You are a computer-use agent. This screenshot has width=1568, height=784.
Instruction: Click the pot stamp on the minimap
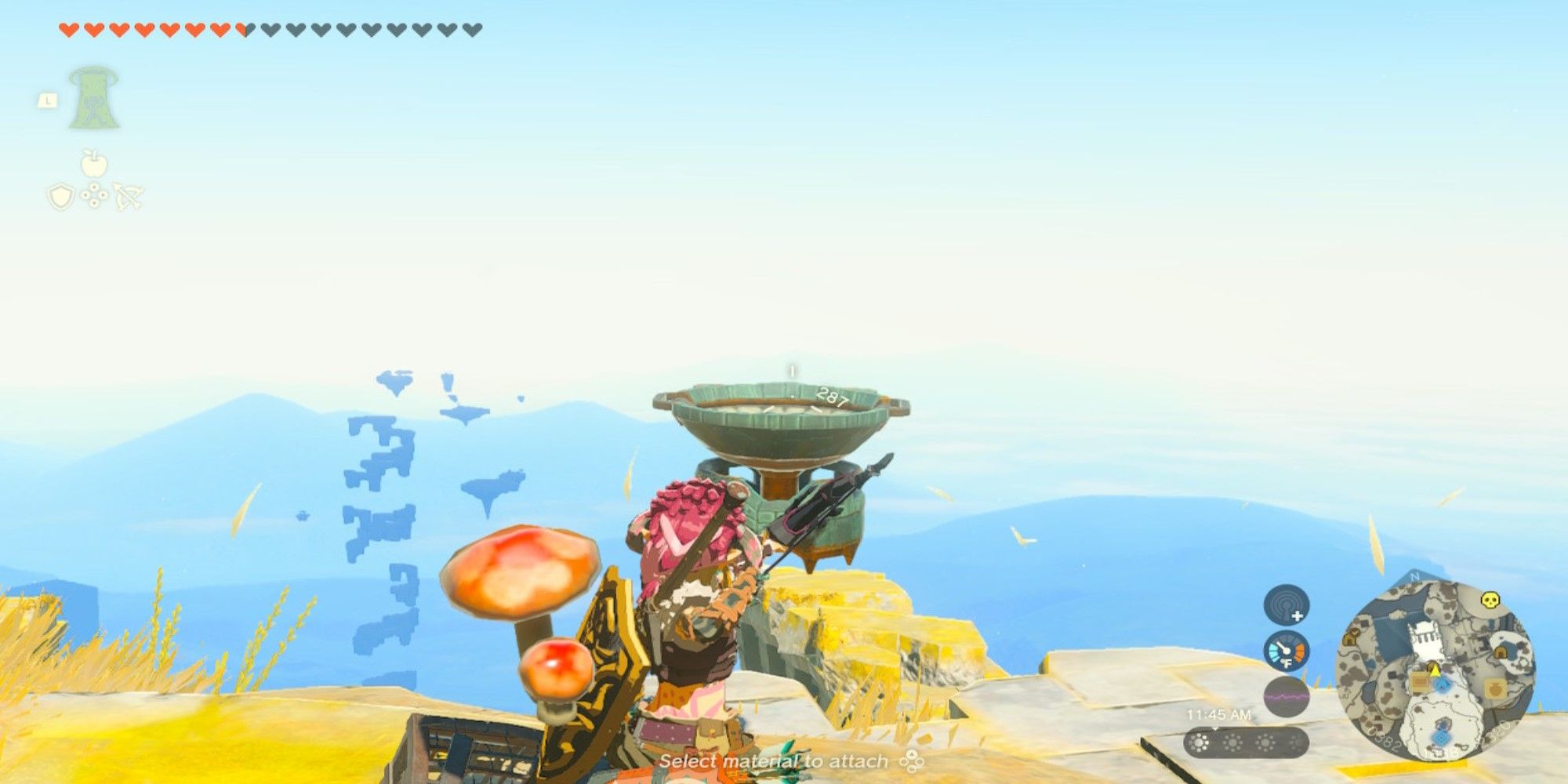coord(1495,689)
